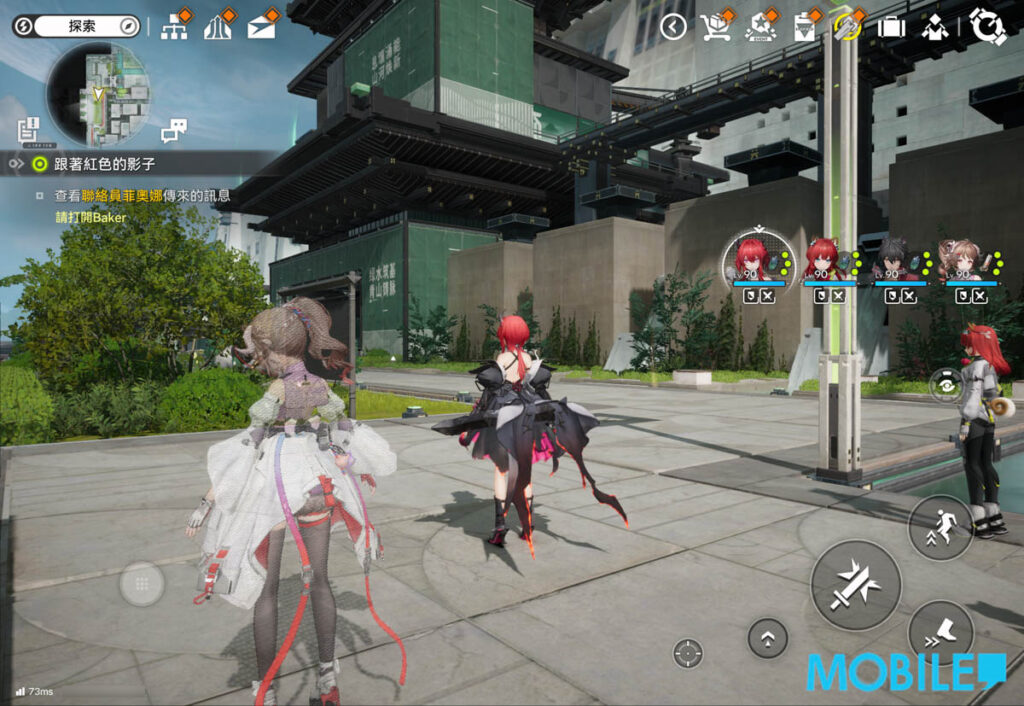Open the yellow circular-arrow icon in top bar

point(847,27)
